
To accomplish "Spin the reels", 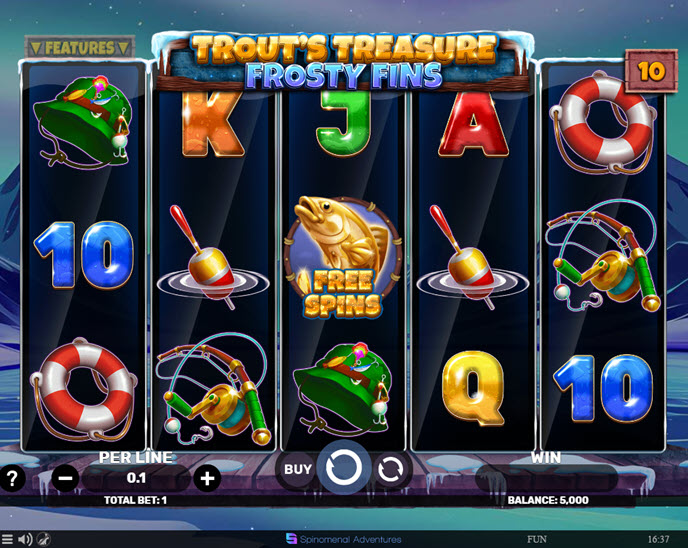I will click(x=344, y=467).
